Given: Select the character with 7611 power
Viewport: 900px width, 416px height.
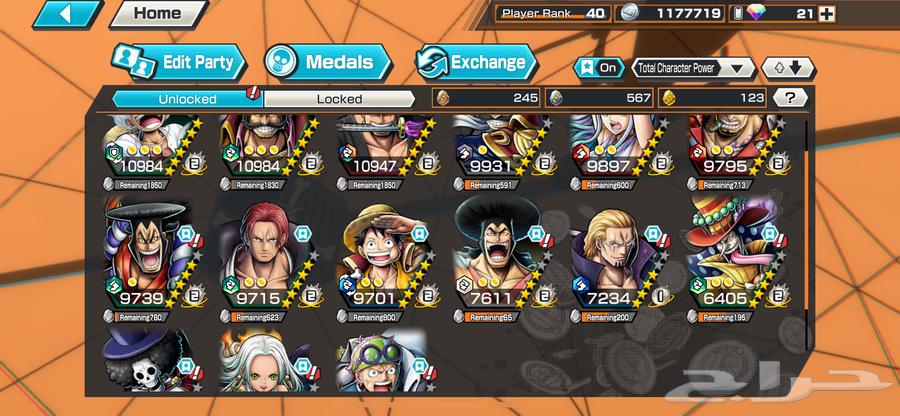Looking at the screenshot, I should point(497,250).
